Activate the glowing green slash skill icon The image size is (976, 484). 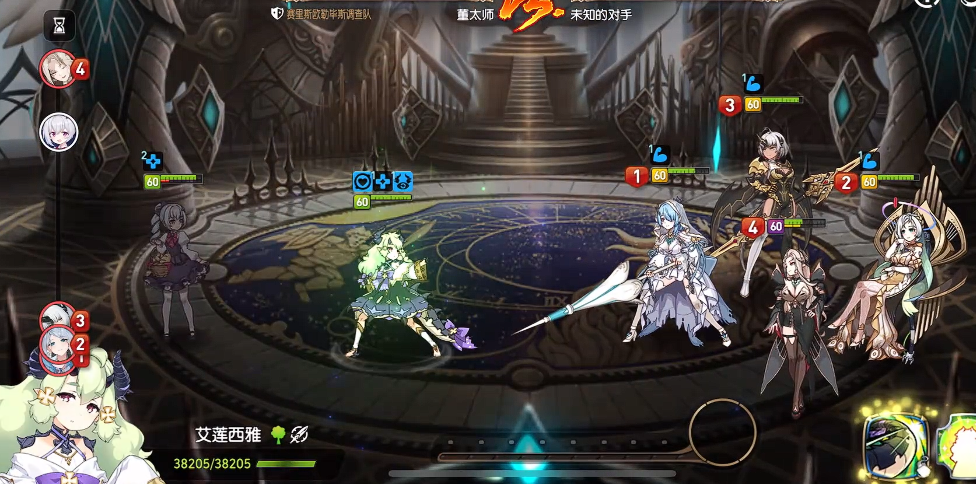pyautogui.click(x=895, y=445)
